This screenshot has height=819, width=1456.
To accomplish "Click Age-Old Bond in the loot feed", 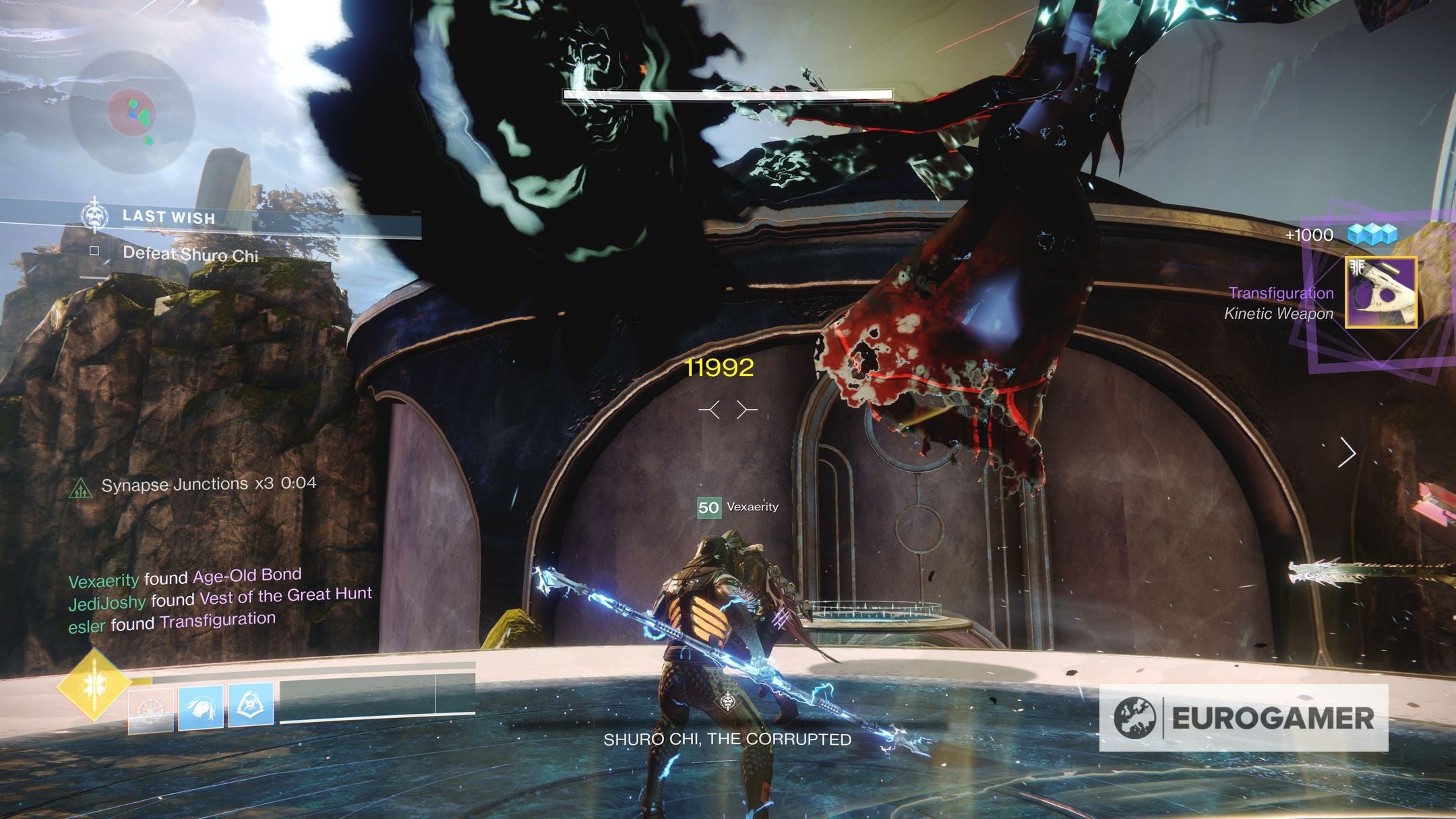I will [247, 576].
